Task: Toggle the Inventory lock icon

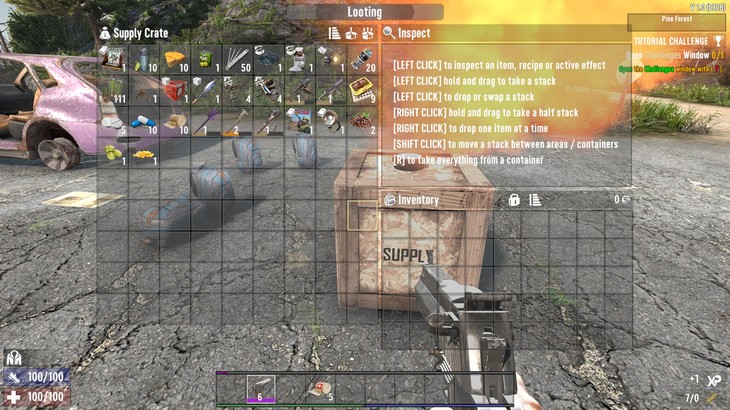Action: click(x=514, y=200)
